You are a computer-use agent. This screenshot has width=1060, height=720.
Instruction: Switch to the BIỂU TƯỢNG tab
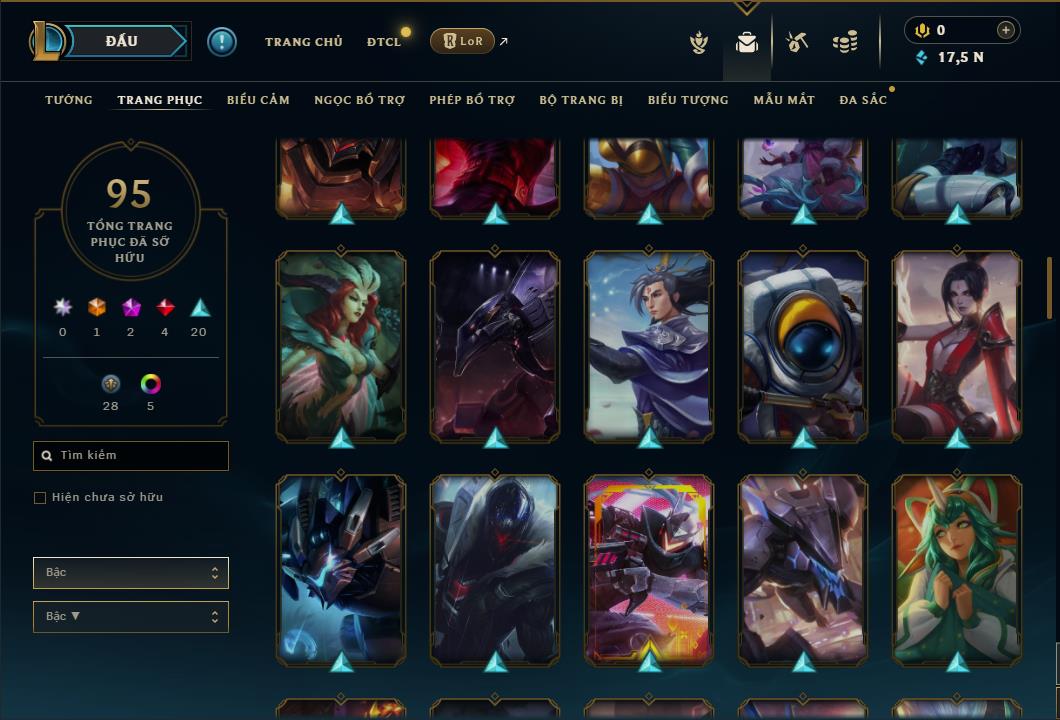click(688, 100)
